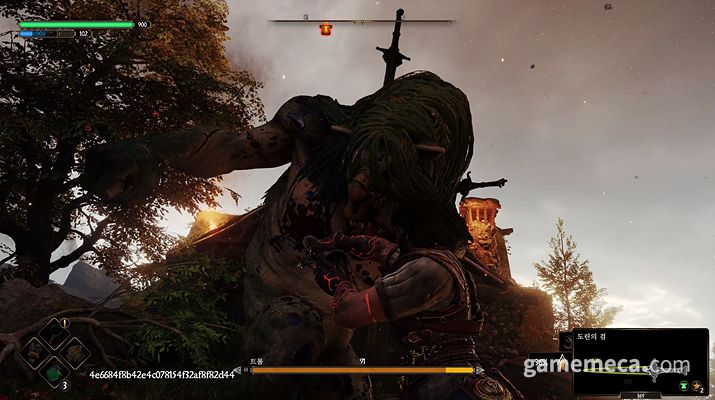This screenshot has width=715, height=400.
Task: Select the right diamond quick slot
Action: 74,353
